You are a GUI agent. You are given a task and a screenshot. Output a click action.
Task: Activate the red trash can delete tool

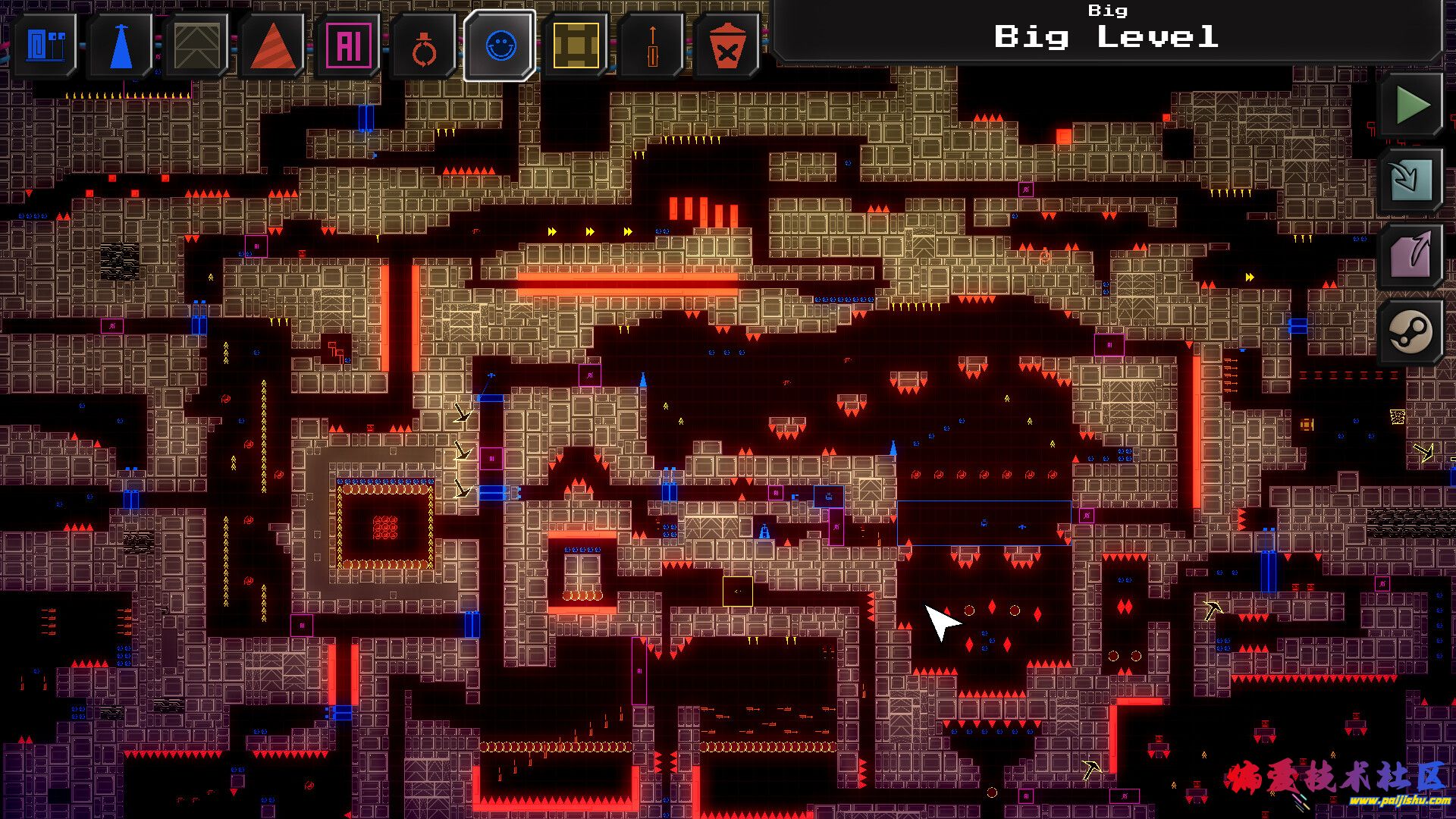(726, 45)
